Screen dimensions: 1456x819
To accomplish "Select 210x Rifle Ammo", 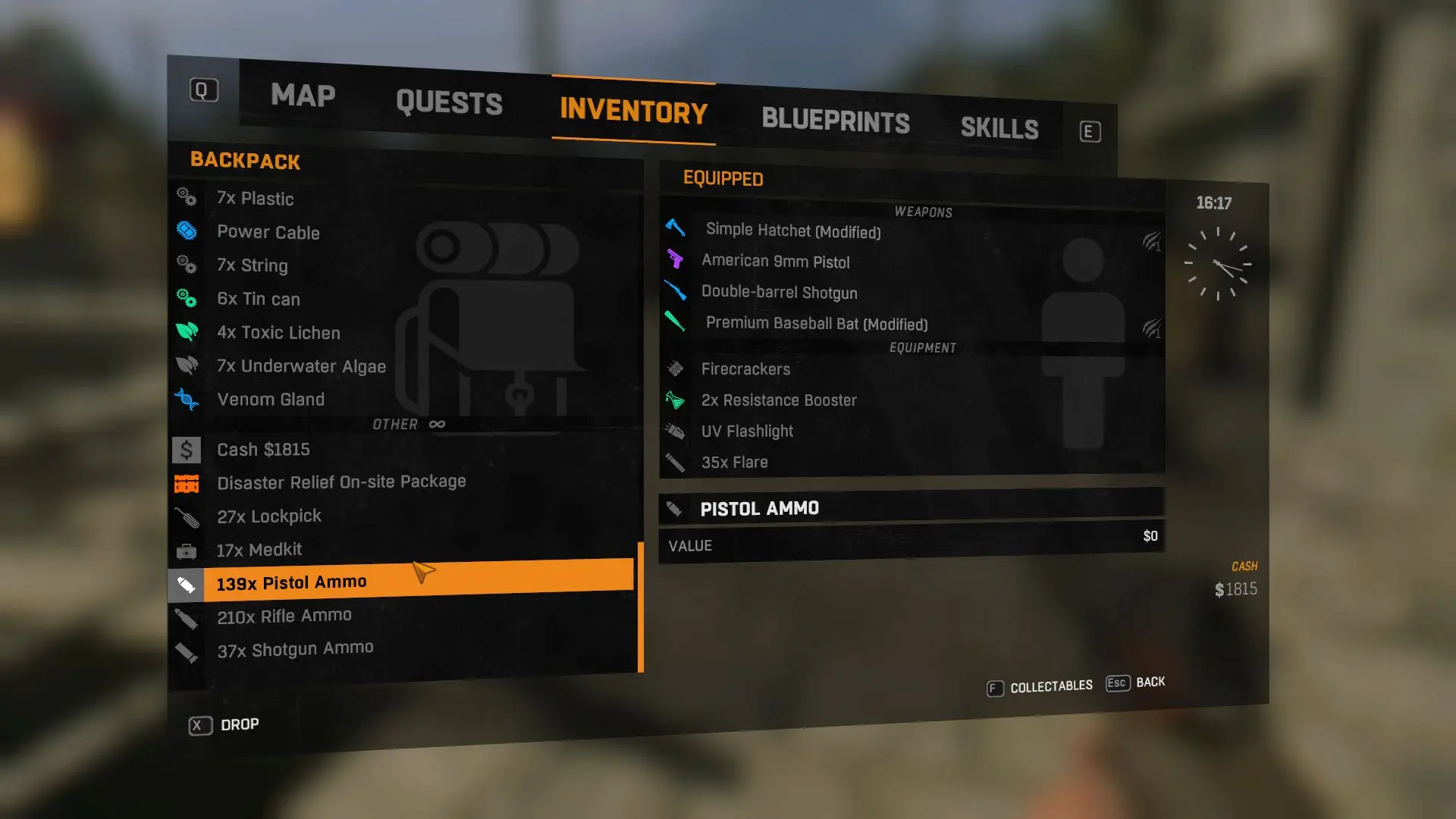I will [x=284, y=617].
